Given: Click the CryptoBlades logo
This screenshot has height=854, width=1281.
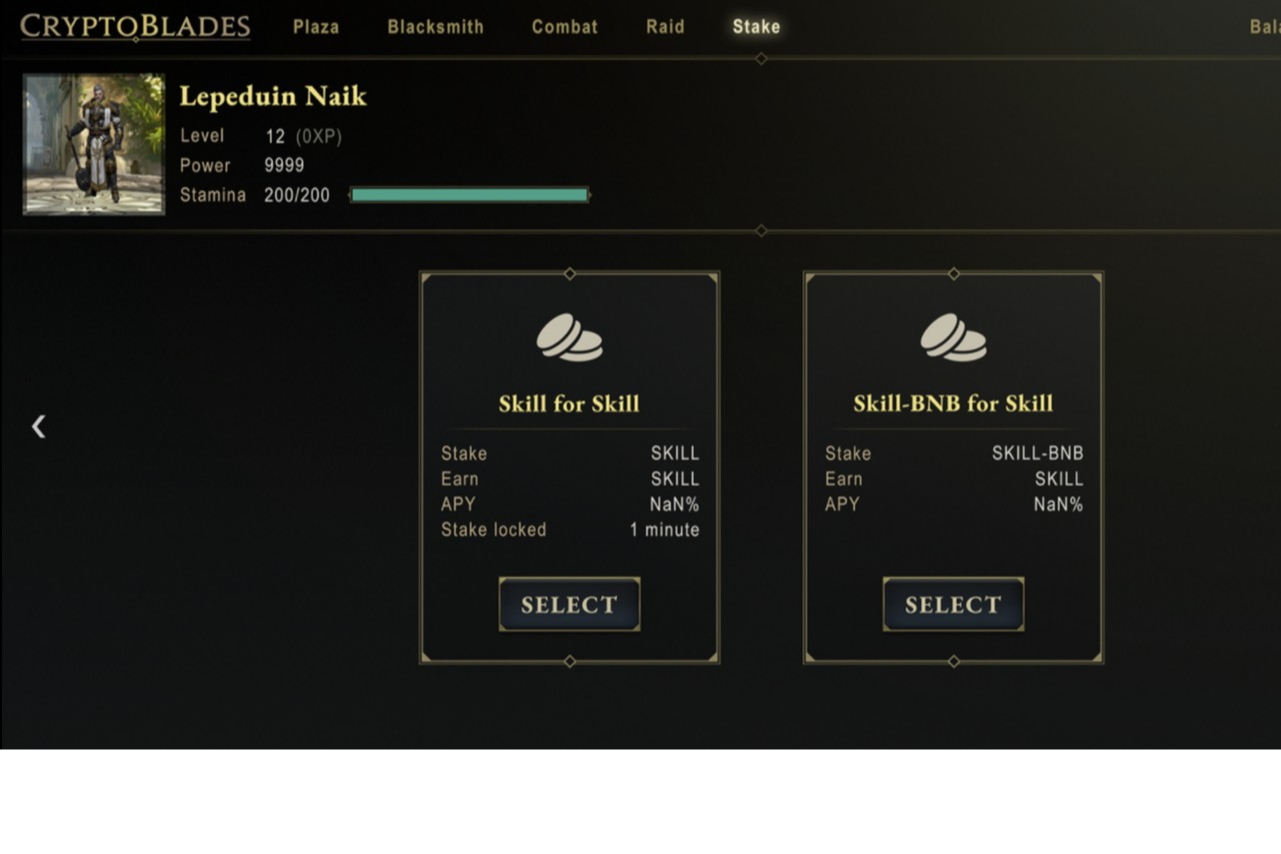Looking at the screenshot, I should tap(135, 26).
